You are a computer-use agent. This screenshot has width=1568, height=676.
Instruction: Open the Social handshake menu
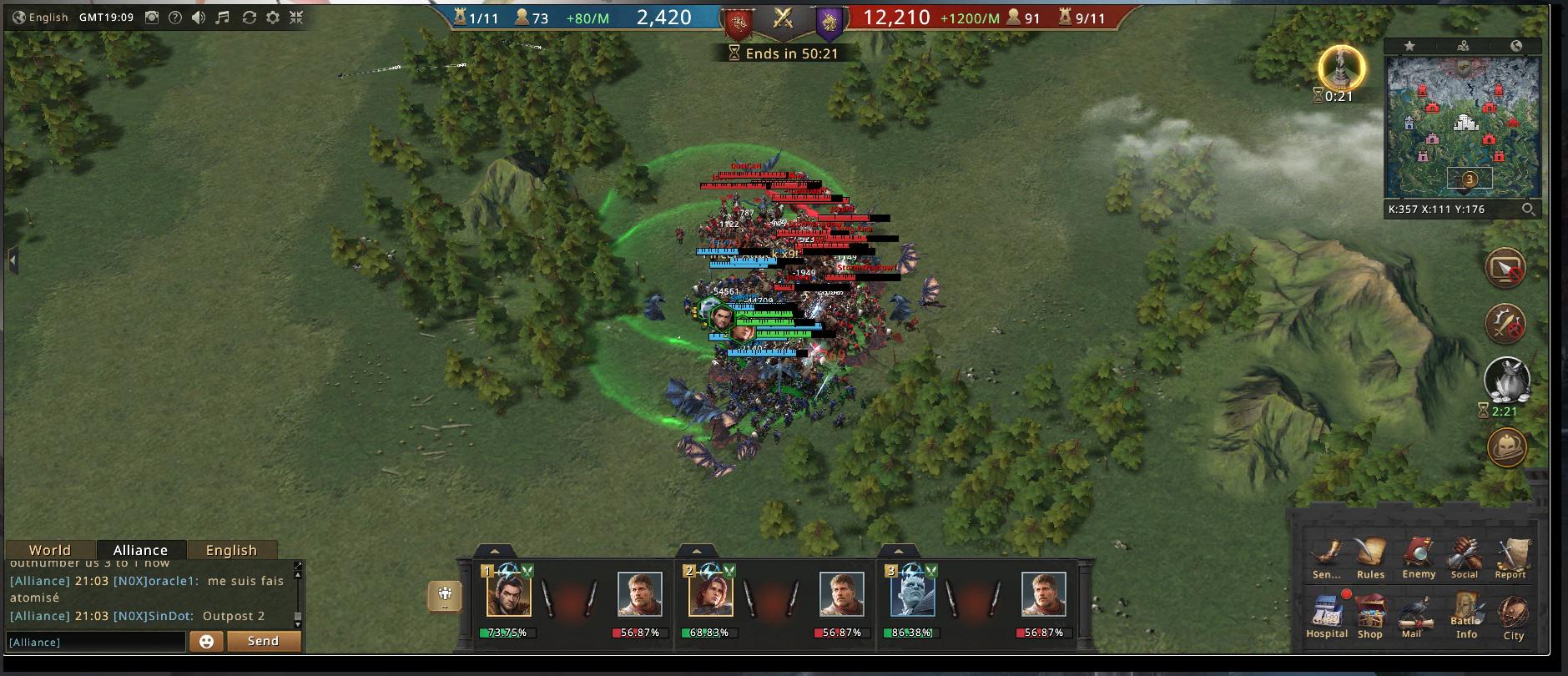pyautogui.click(x=1464, y=555)
